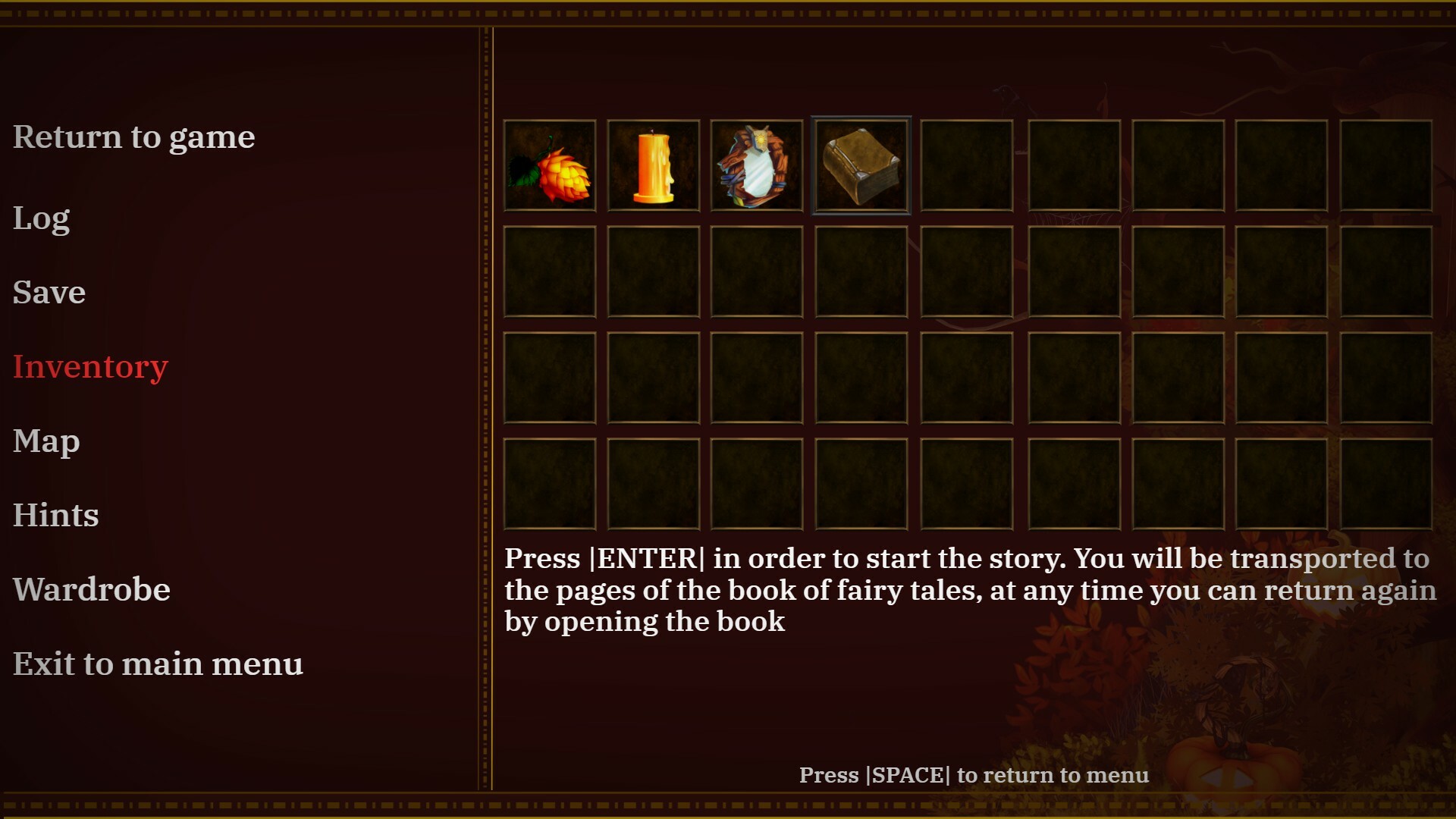Viewport: 1456px width, 819px height.
Task: Select the last slot in the first inventory row
Action: tap(1385, 165)
